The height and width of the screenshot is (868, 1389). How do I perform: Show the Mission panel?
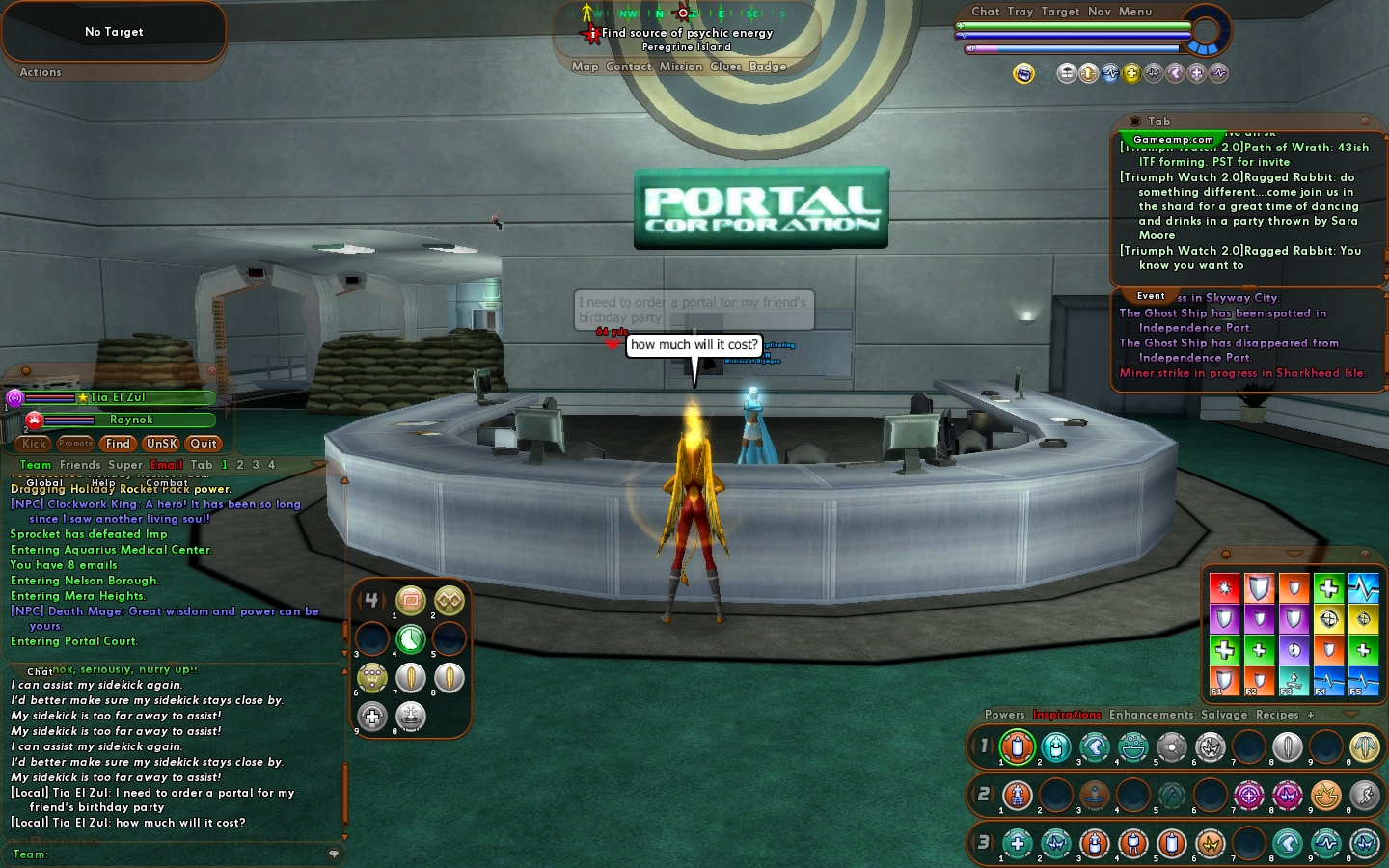click(681, 67)
